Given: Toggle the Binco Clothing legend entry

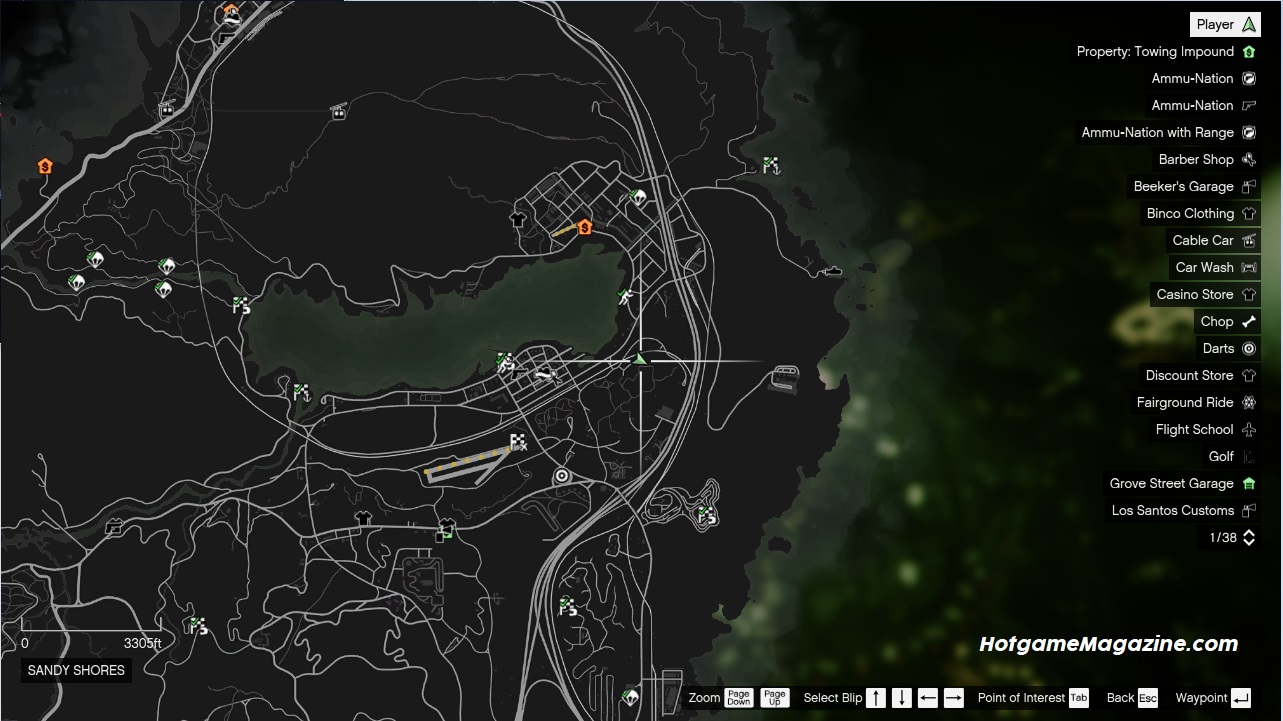Looking at the screenshot, I should (1246, 213).
